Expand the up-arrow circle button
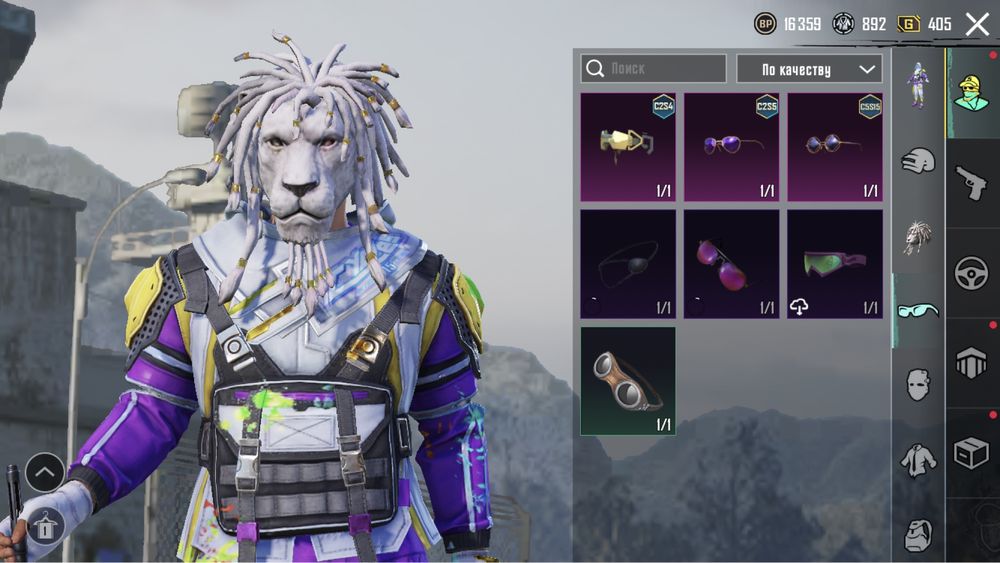 tap(44, 472)
